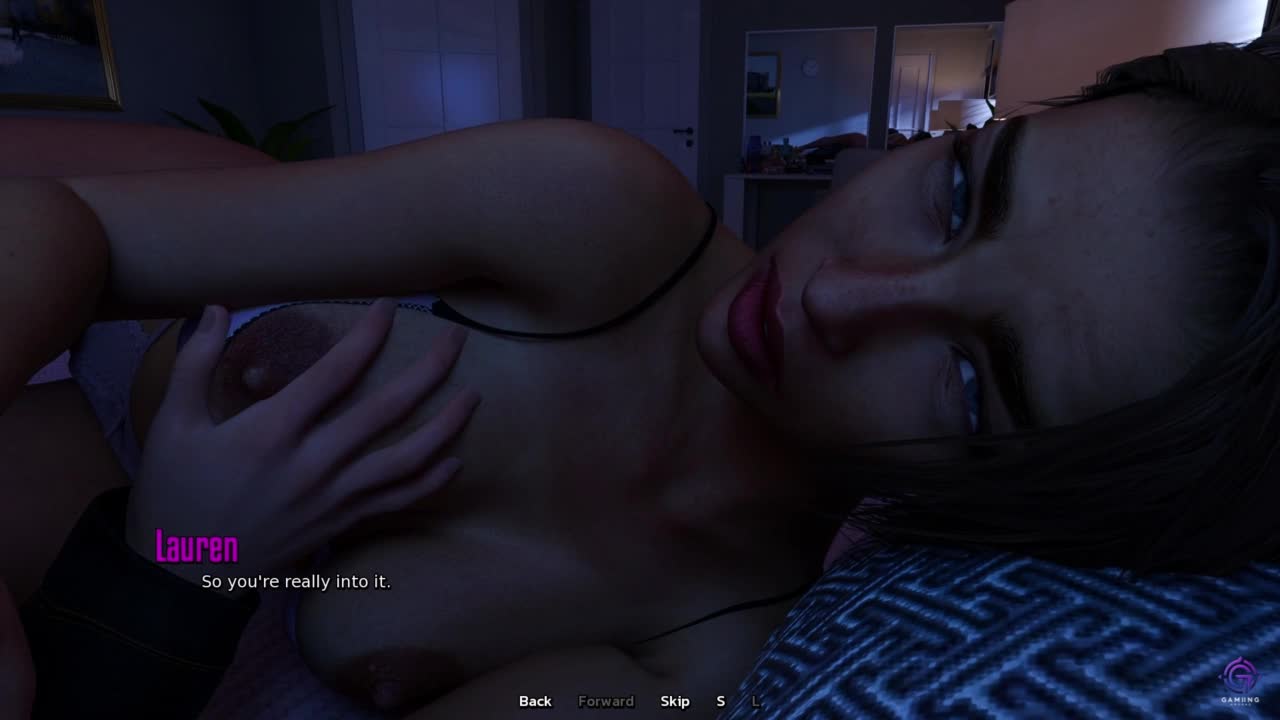1280x720 pixels.
Task: Go back to the previous dialogue line
Action: click(x=535, y=701)
